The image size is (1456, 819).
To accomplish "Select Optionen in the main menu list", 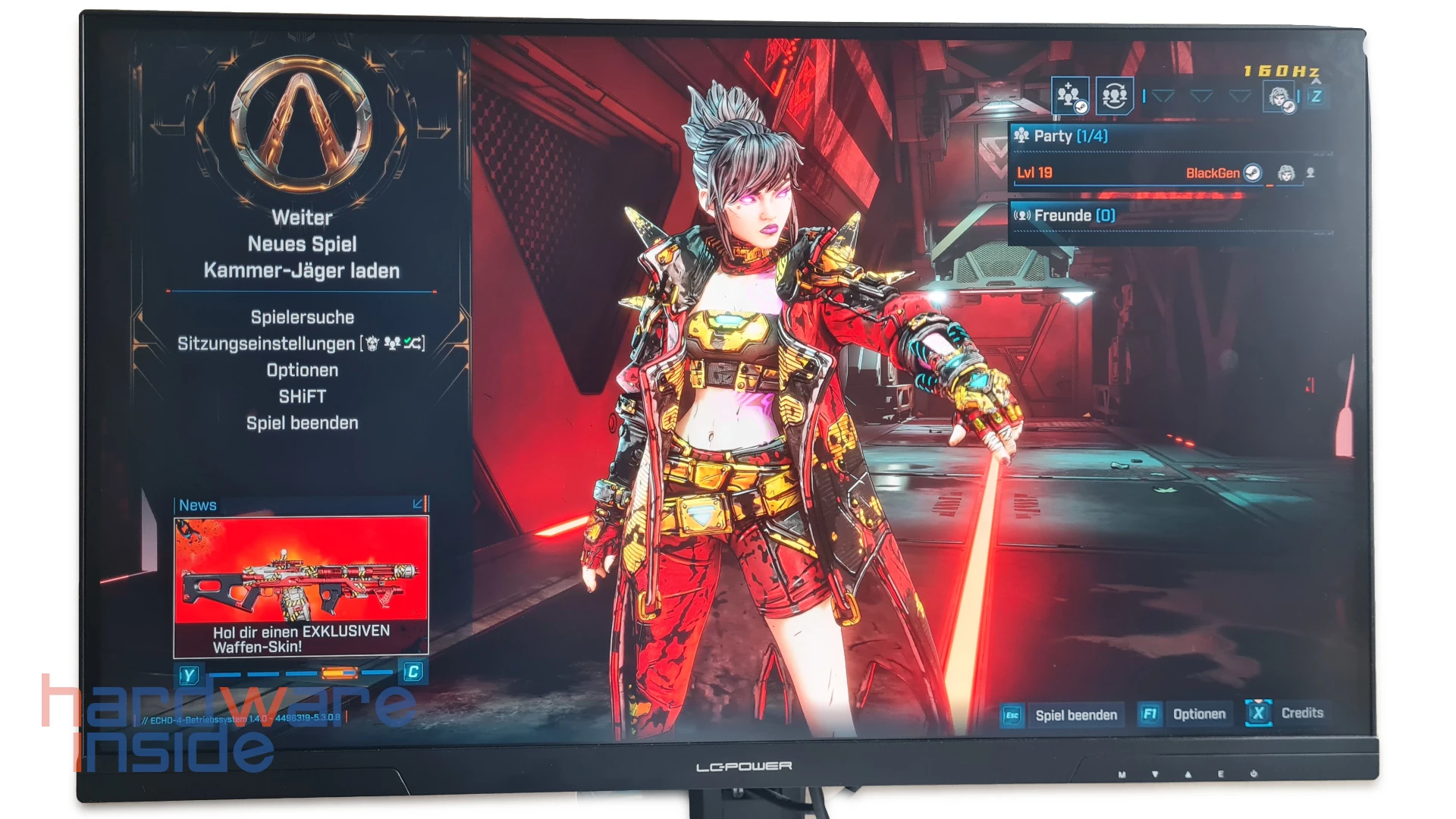I will [302, 370].
